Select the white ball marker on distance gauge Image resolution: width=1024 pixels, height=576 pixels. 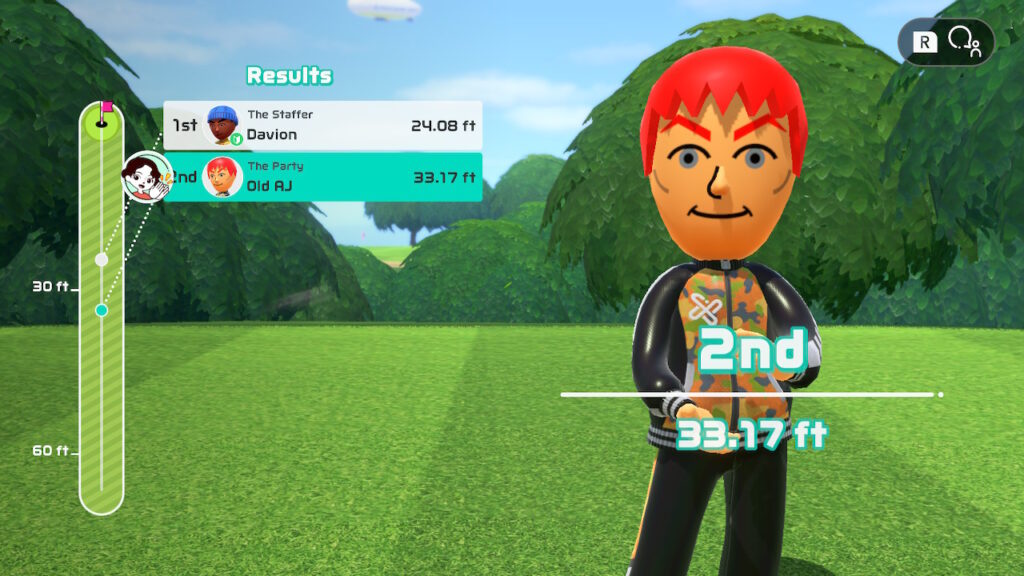(101, 259)
